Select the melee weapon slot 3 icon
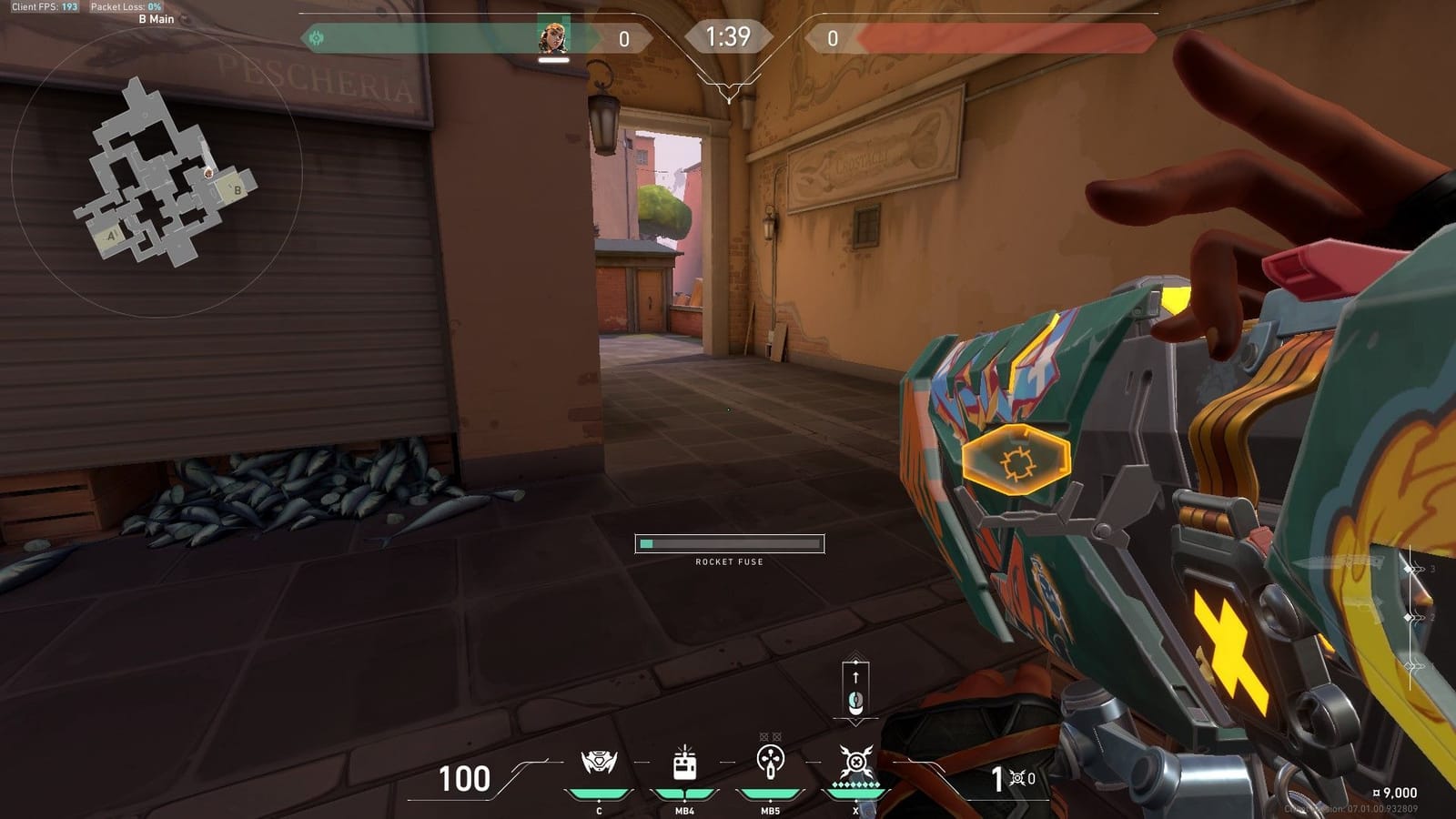The width and height of the screenshot is (1456, 819). click(1415, 569)
